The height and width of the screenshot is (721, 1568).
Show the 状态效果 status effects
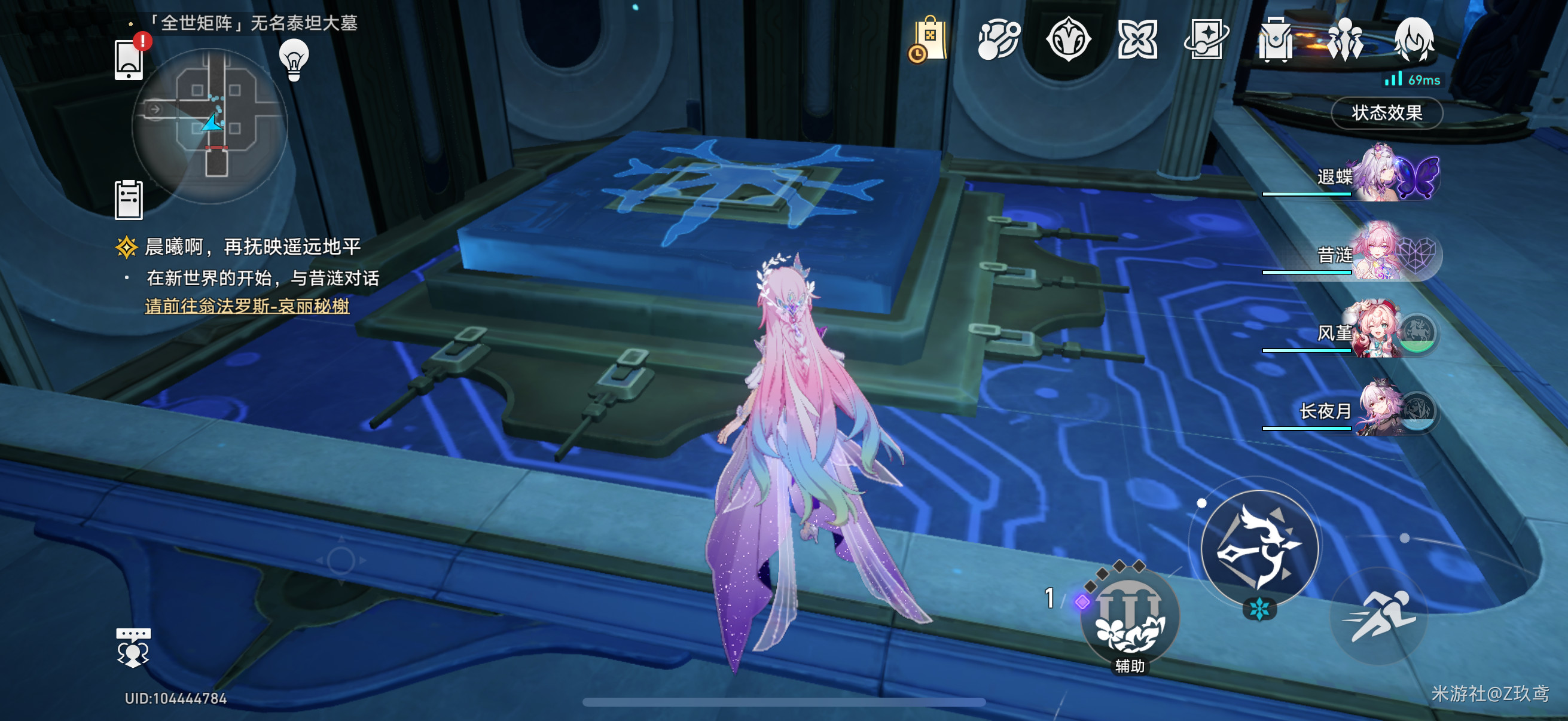tap(1386, 112)
